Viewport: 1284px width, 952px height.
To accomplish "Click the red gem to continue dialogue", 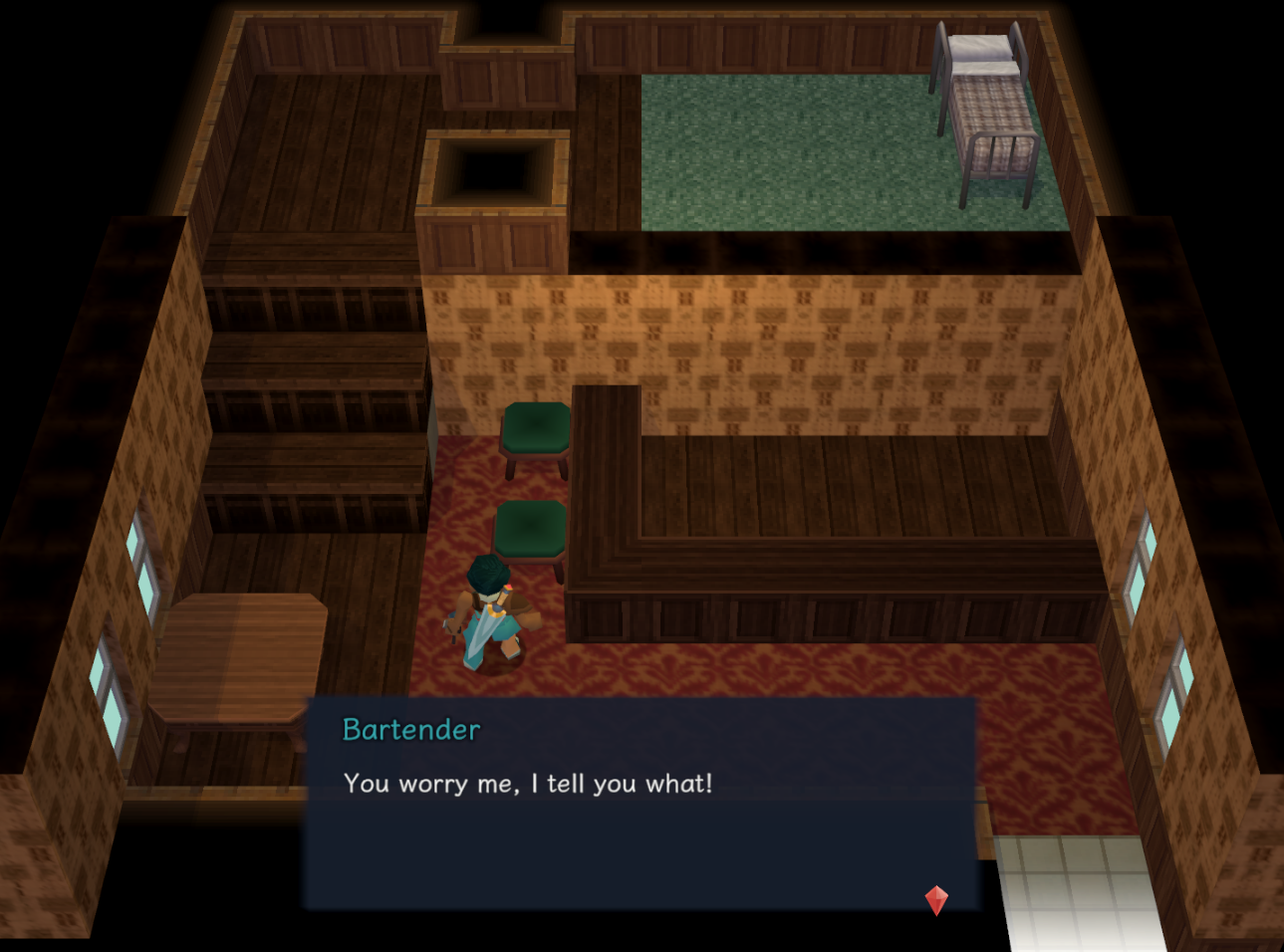I will pos(936,899).
